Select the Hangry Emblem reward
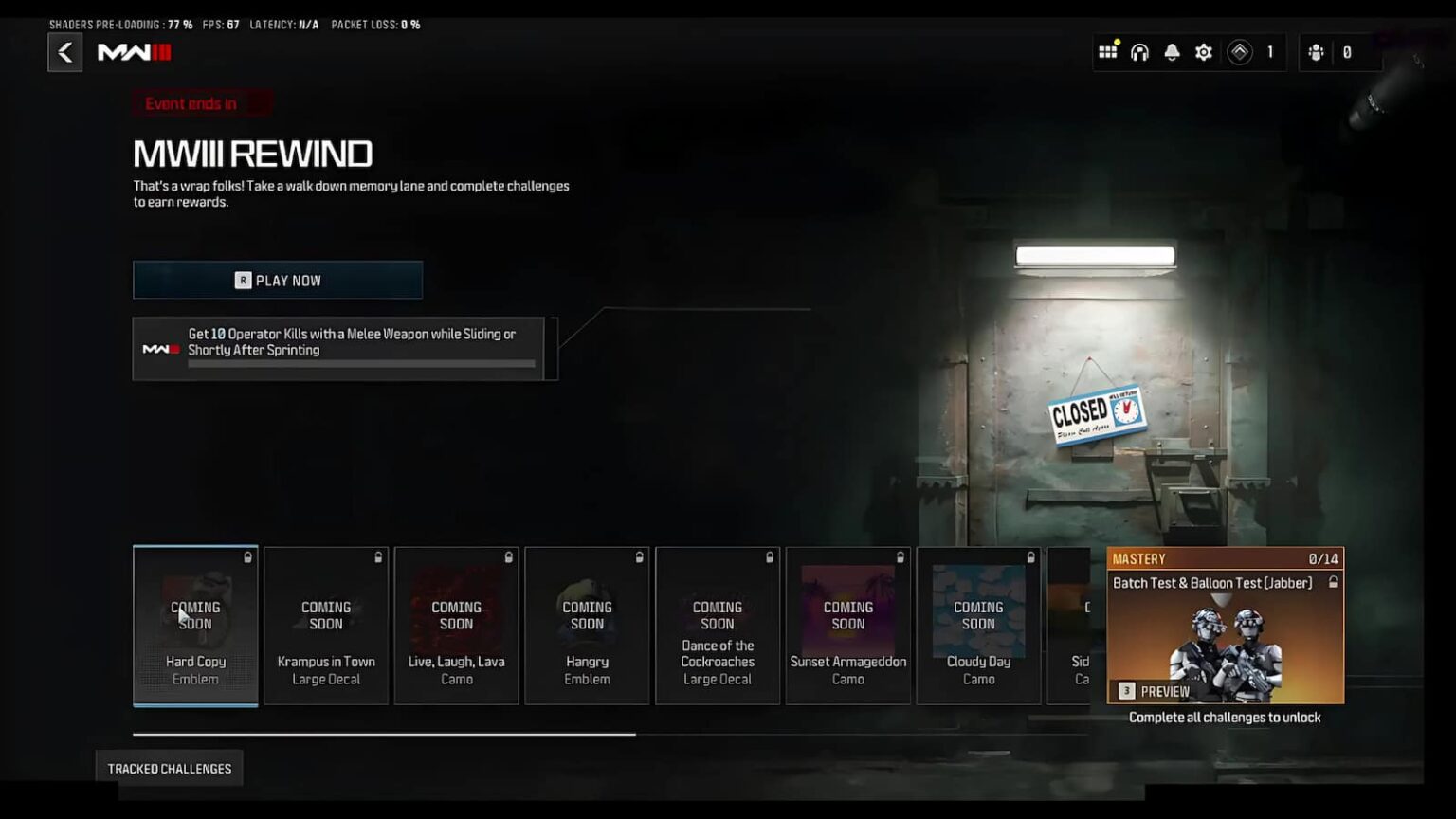Screen dimensions: 1456x819 587,626
